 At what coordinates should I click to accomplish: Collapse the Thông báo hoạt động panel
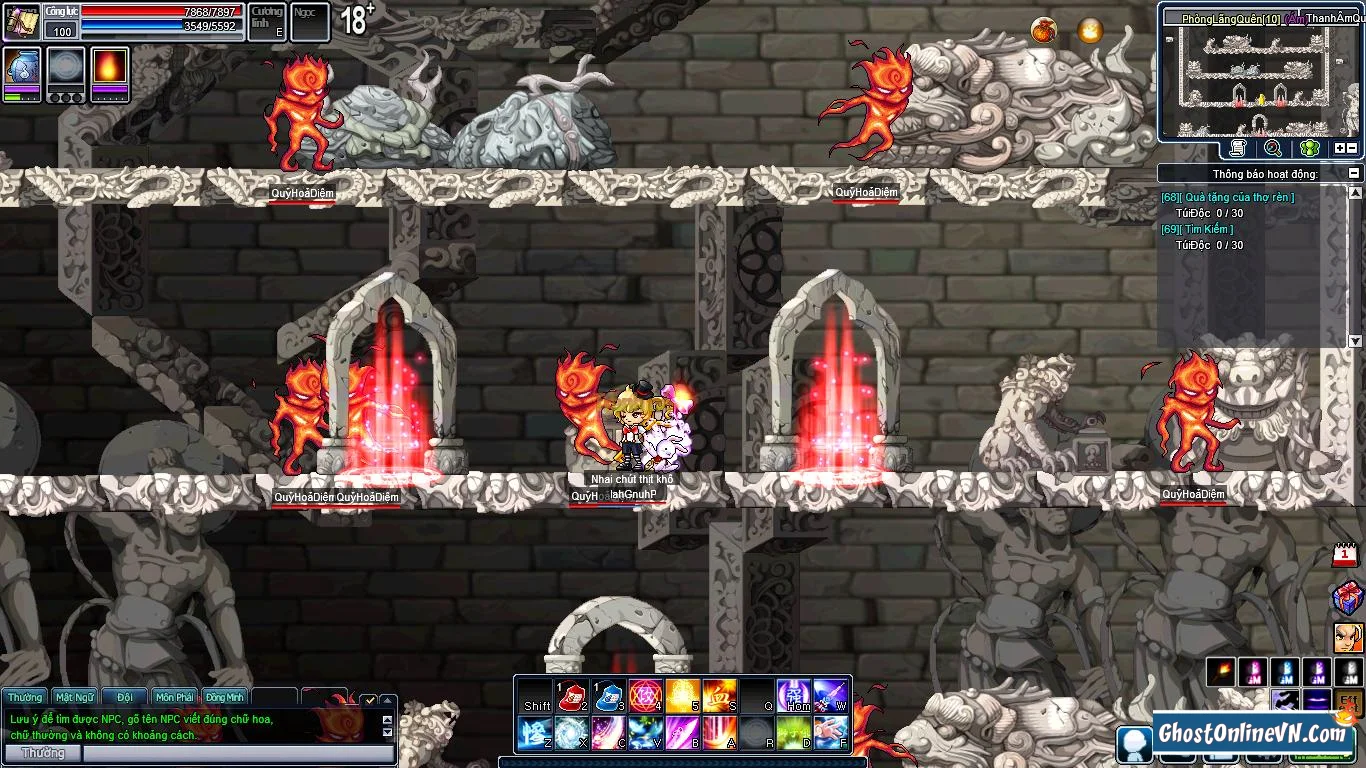point(1355,174)
